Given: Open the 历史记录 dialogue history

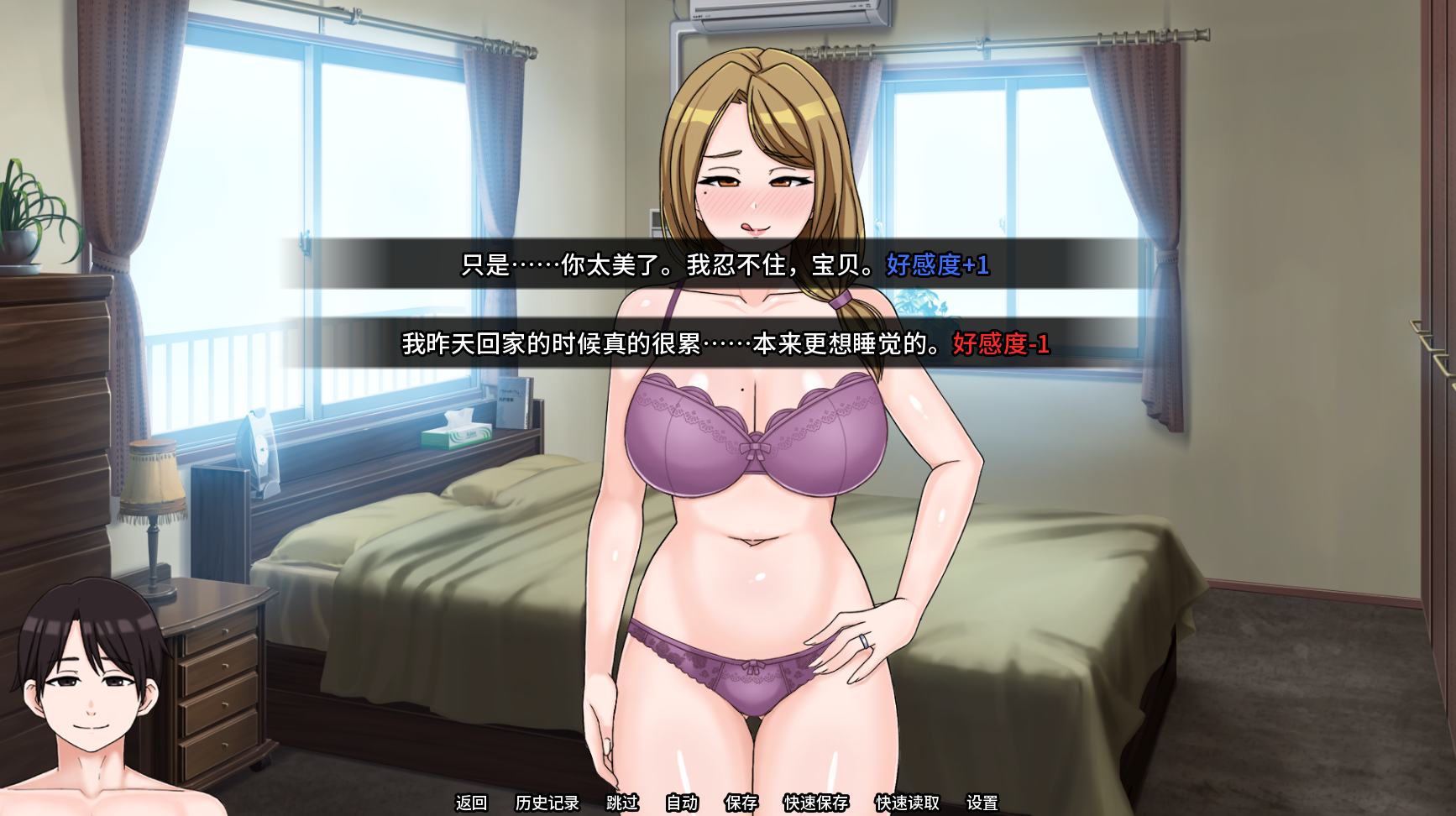Looking at the screenshot, I should (x=547, y=803).
